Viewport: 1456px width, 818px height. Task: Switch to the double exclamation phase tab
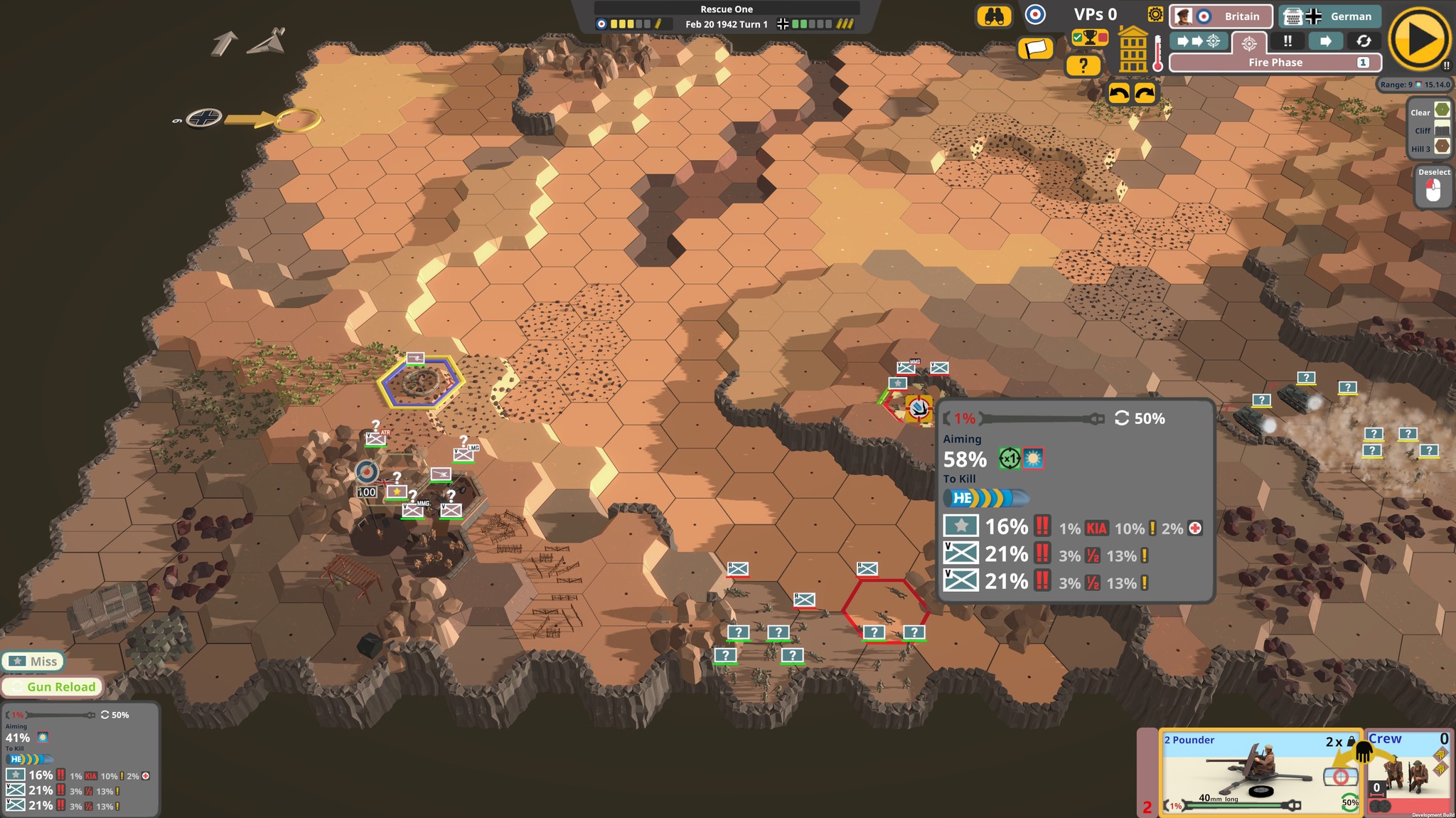1288,41
